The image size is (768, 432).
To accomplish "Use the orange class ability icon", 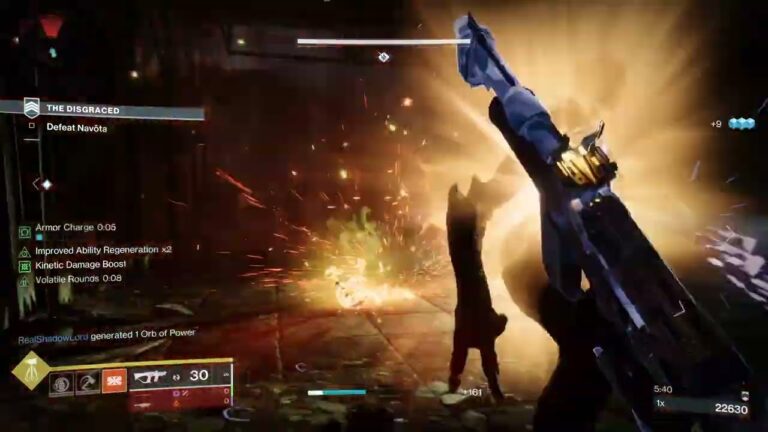I will coord(114,381).
